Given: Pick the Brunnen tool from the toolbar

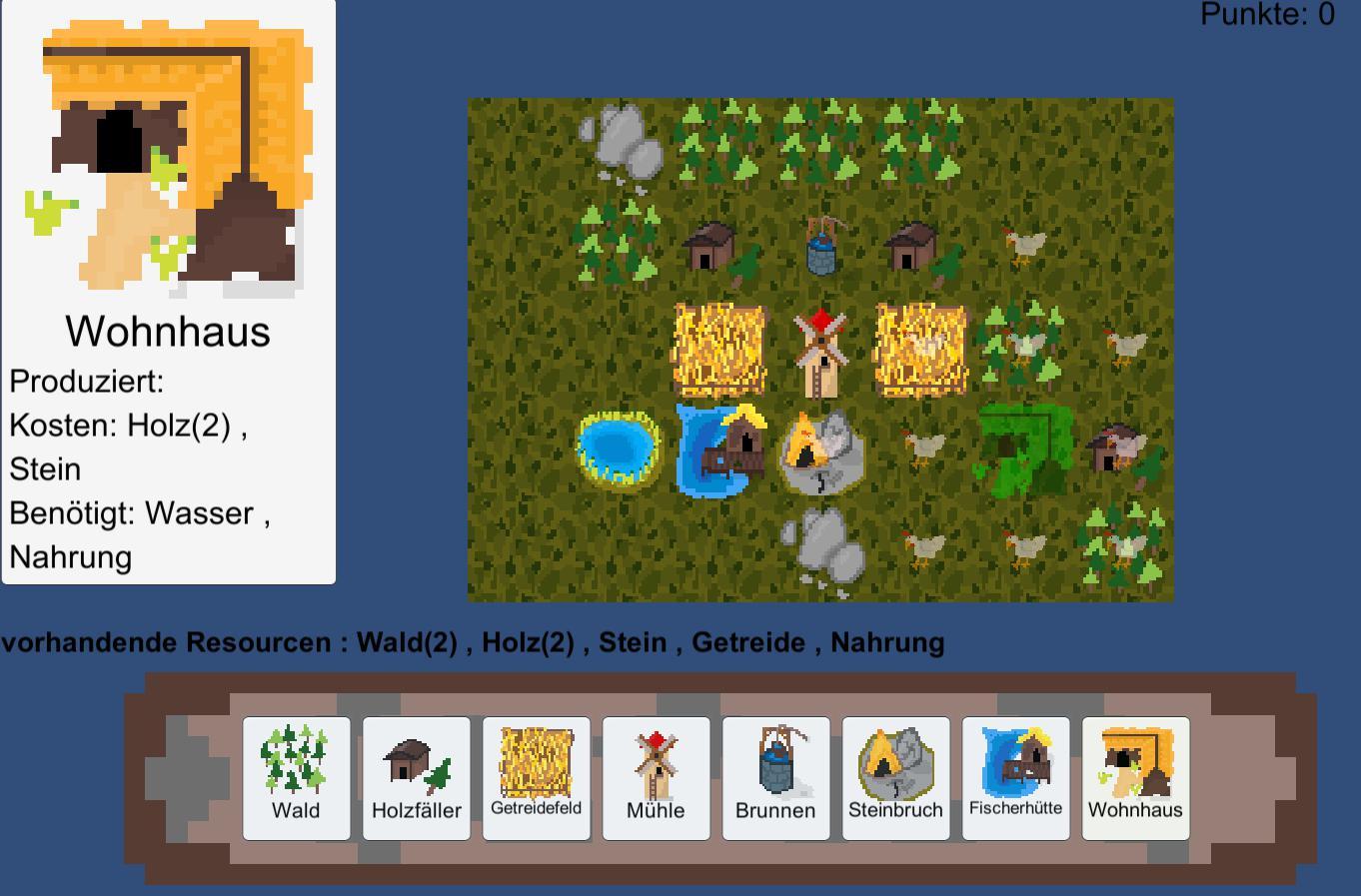Looking at the screenshot, I should (775, 779).
